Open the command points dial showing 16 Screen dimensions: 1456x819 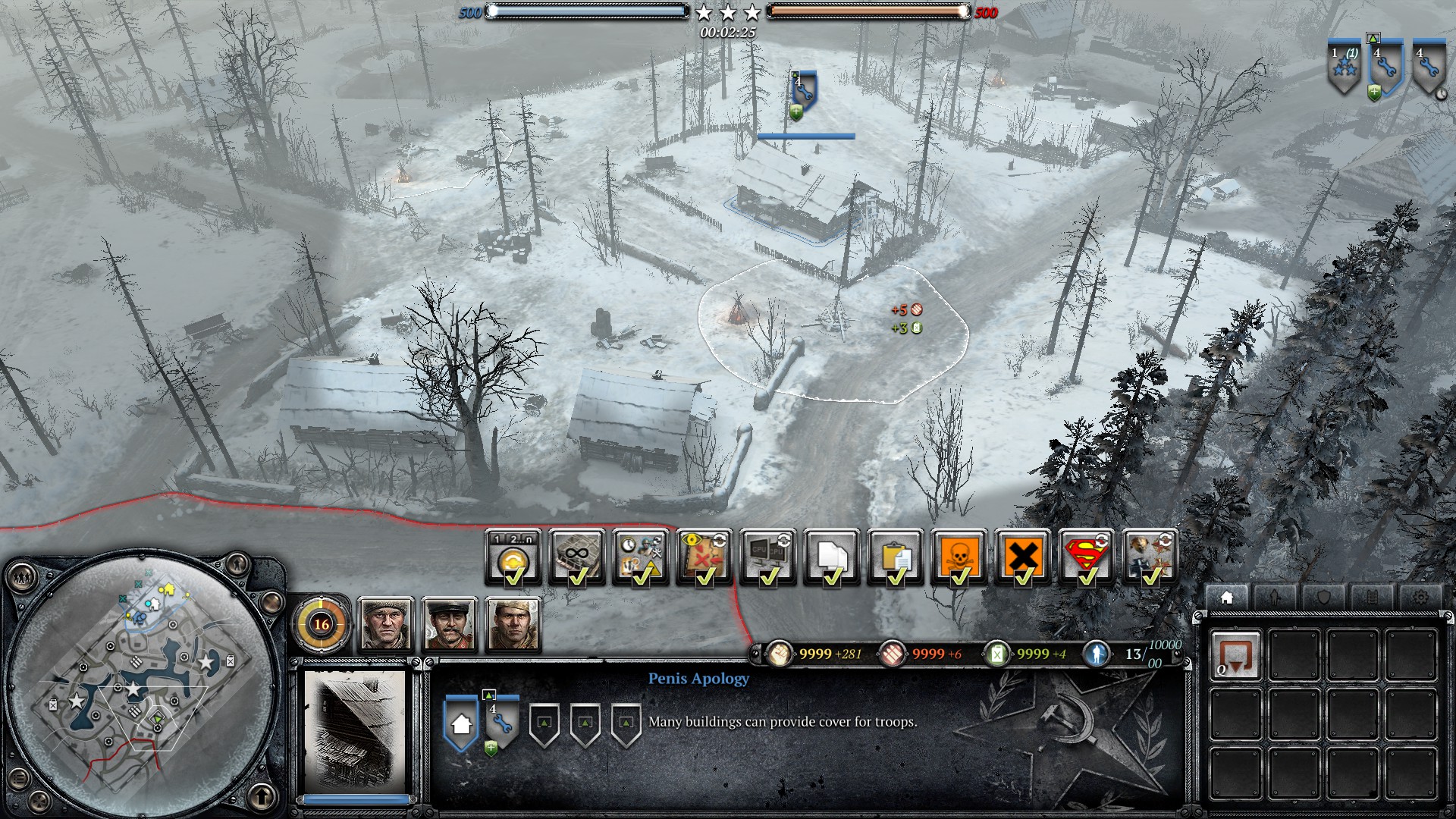(322, 624)
